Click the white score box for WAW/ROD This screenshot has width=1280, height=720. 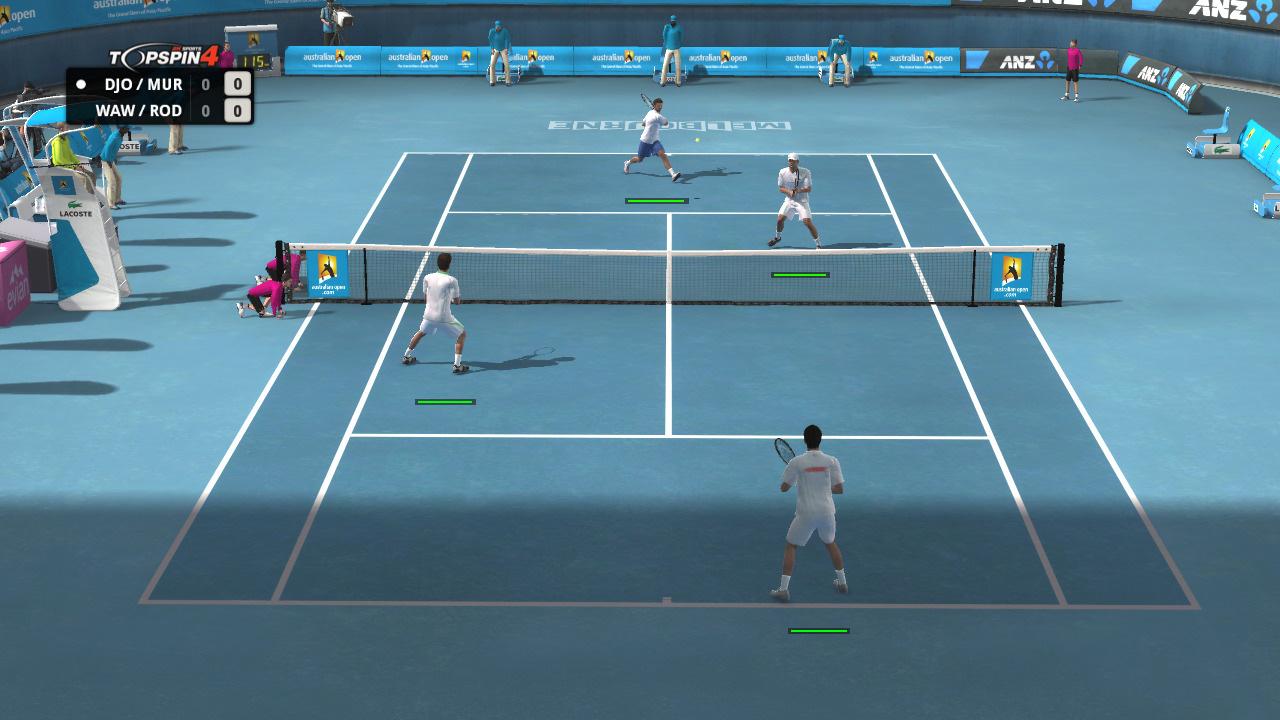tap(238, 110)
